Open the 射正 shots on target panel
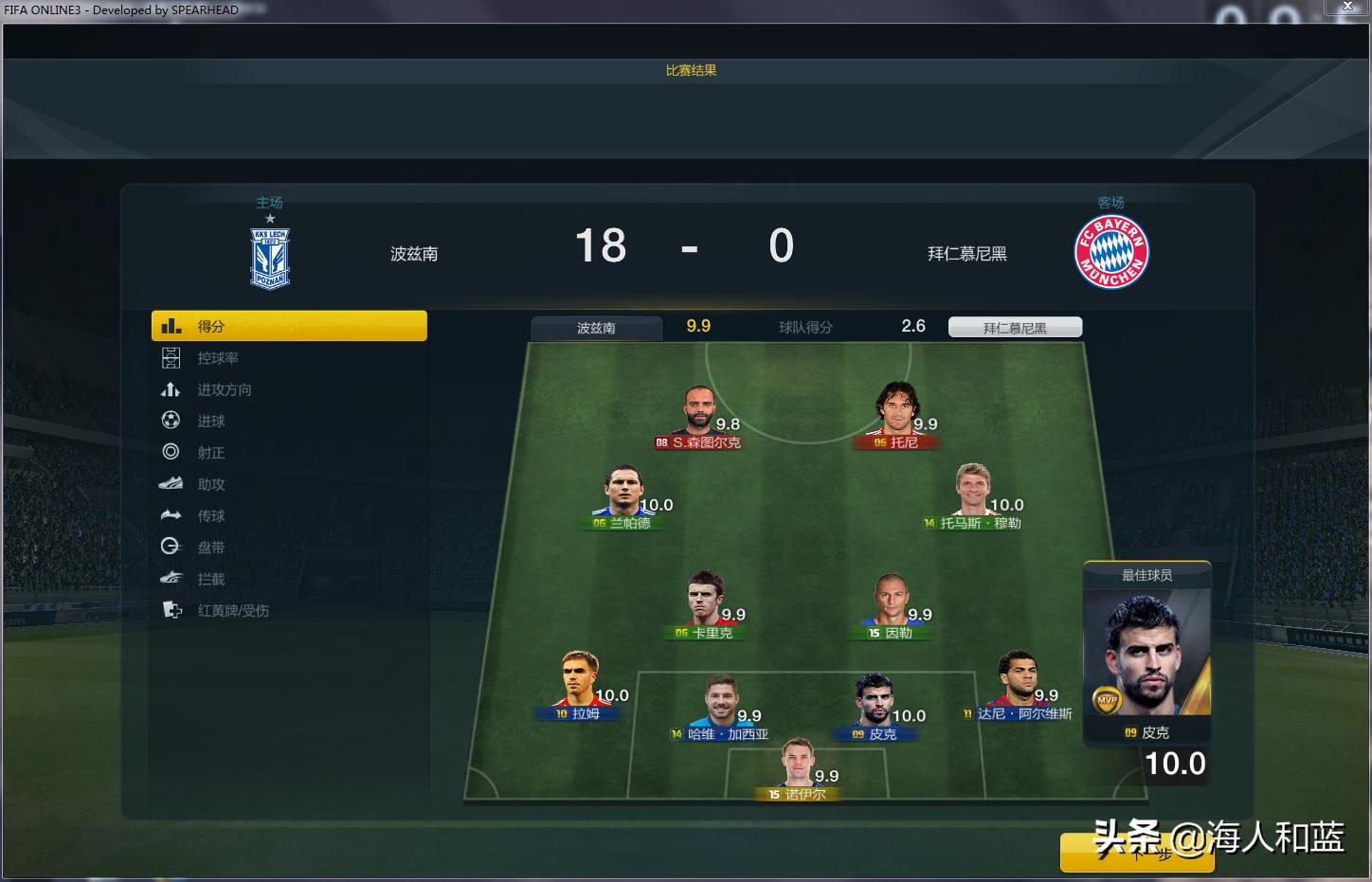The image size is (1372, 882). (209, 452)
